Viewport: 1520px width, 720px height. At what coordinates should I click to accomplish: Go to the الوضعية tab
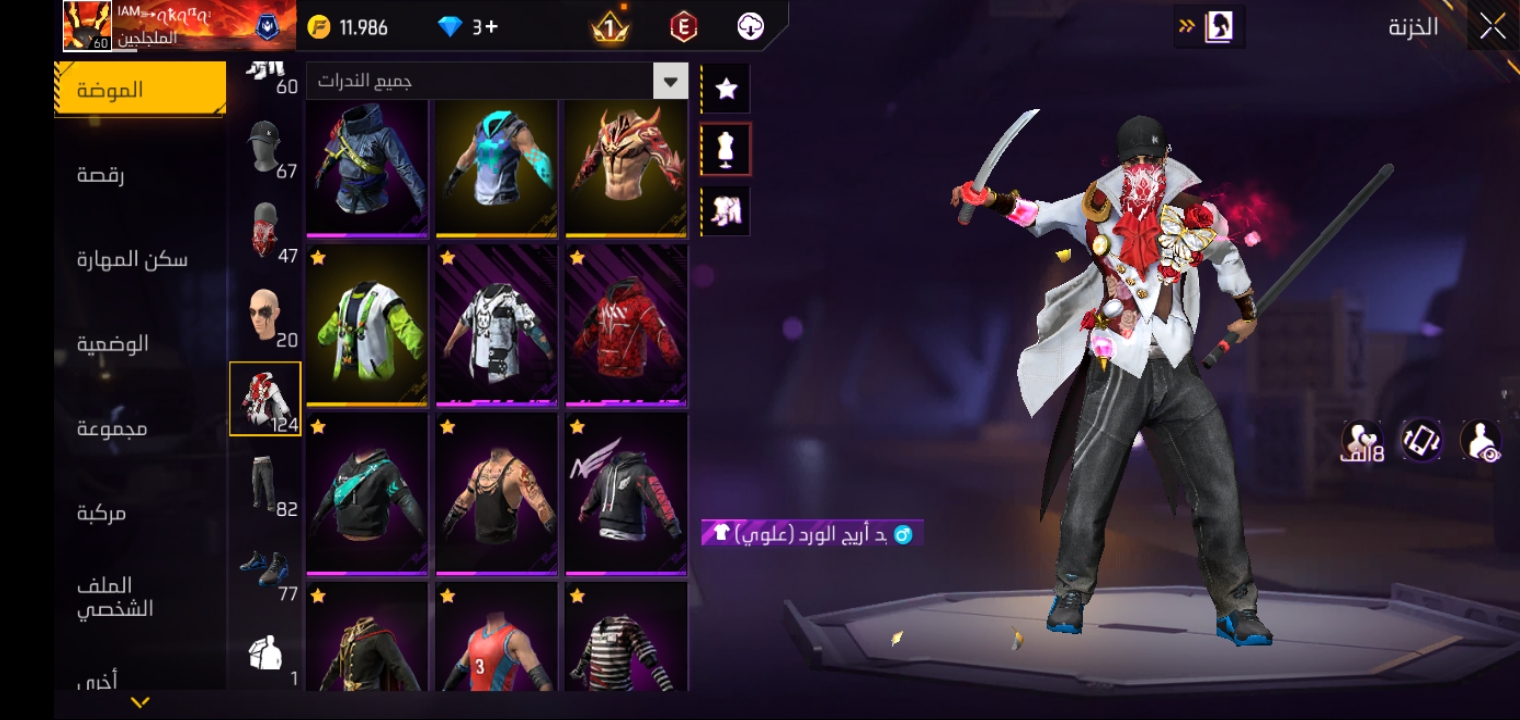[x=113, y=344]
